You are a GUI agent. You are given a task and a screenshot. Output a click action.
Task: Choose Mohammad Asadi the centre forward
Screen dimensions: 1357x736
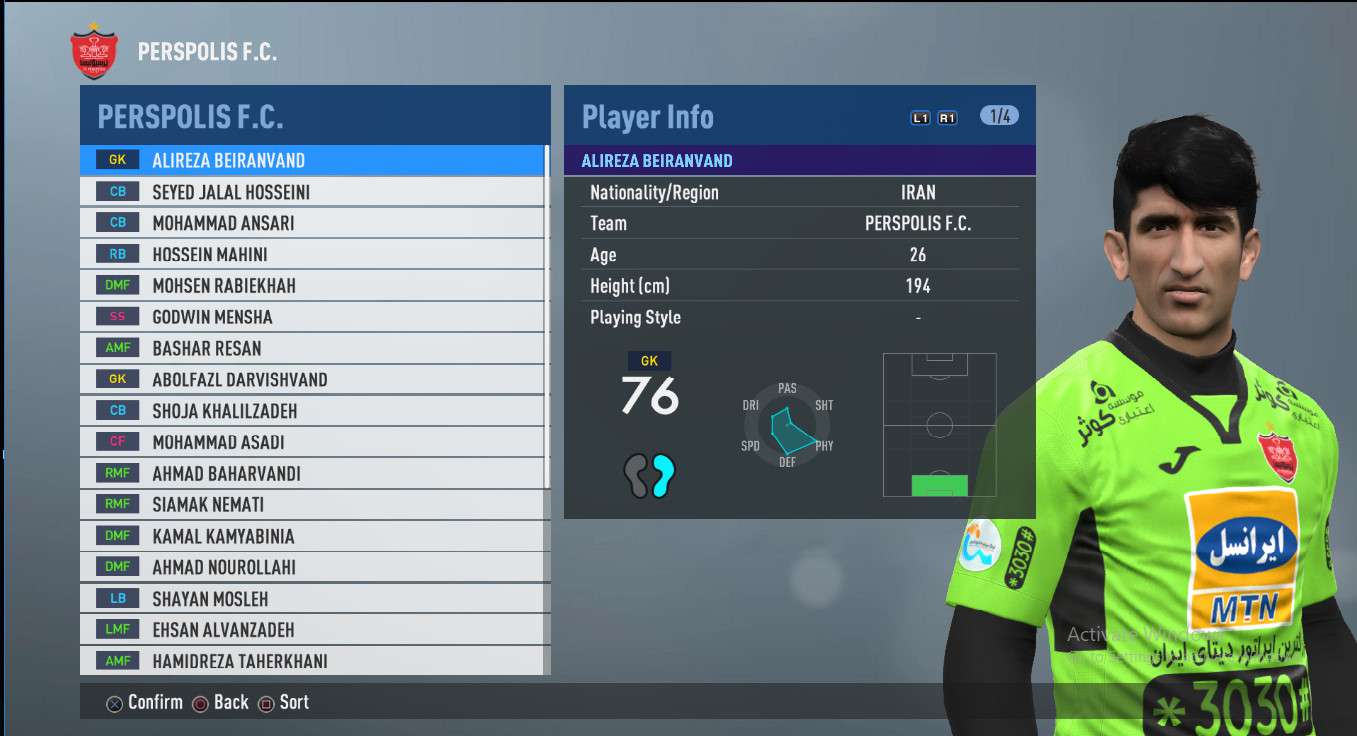(x=313, y=442)
